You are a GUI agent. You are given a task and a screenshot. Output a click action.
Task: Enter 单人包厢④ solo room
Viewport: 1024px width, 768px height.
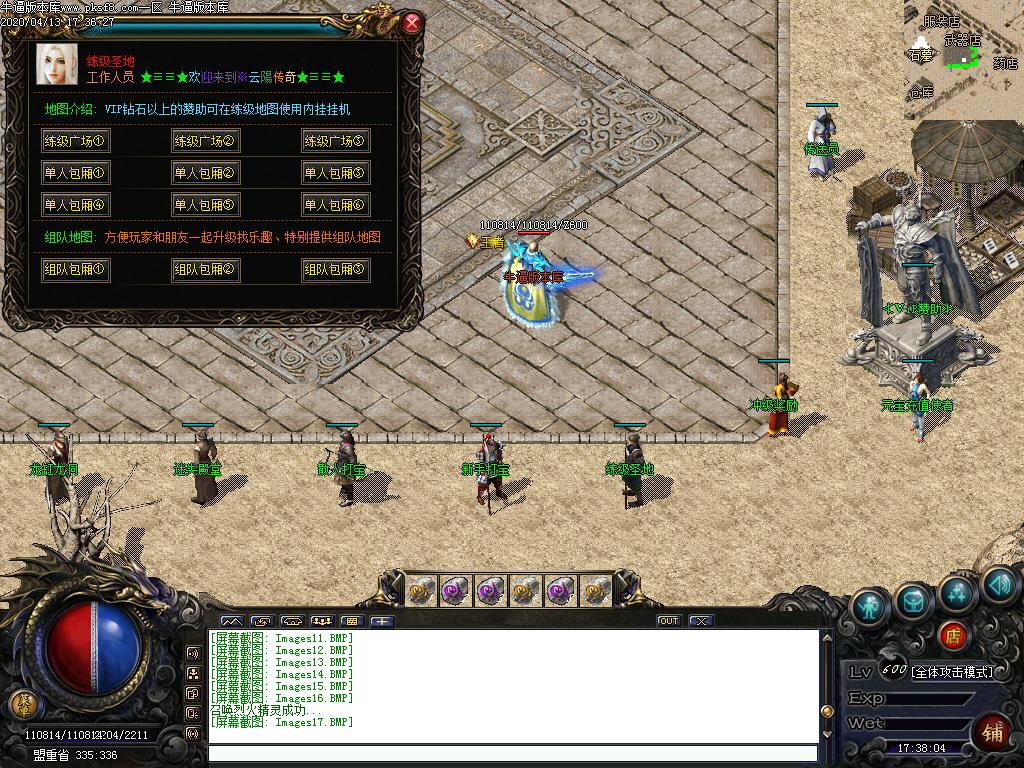point(75,205)
